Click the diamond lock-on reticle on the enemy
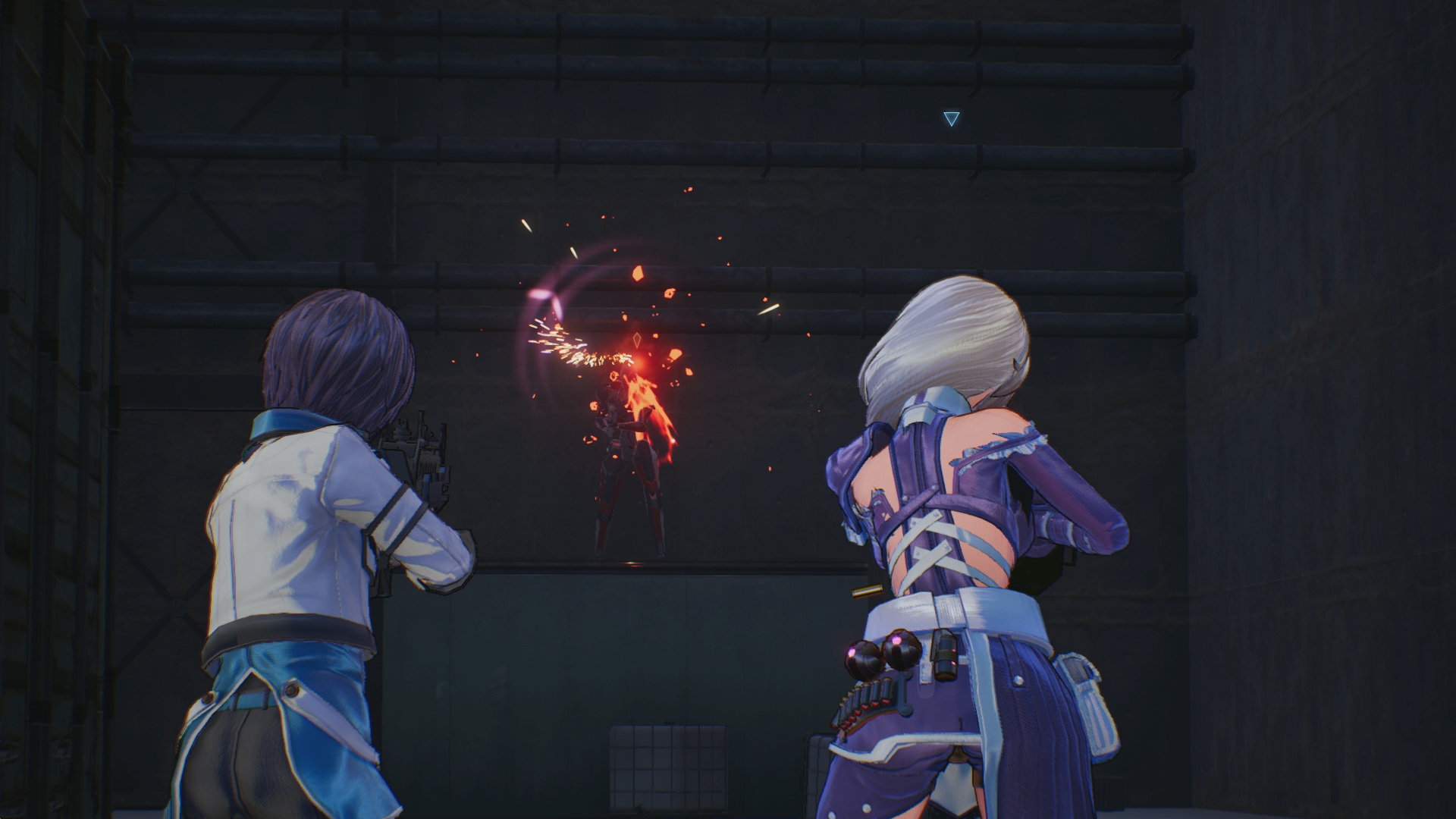Image resolution: width=1456 pixels, height=819 pixels. [636, 339]
